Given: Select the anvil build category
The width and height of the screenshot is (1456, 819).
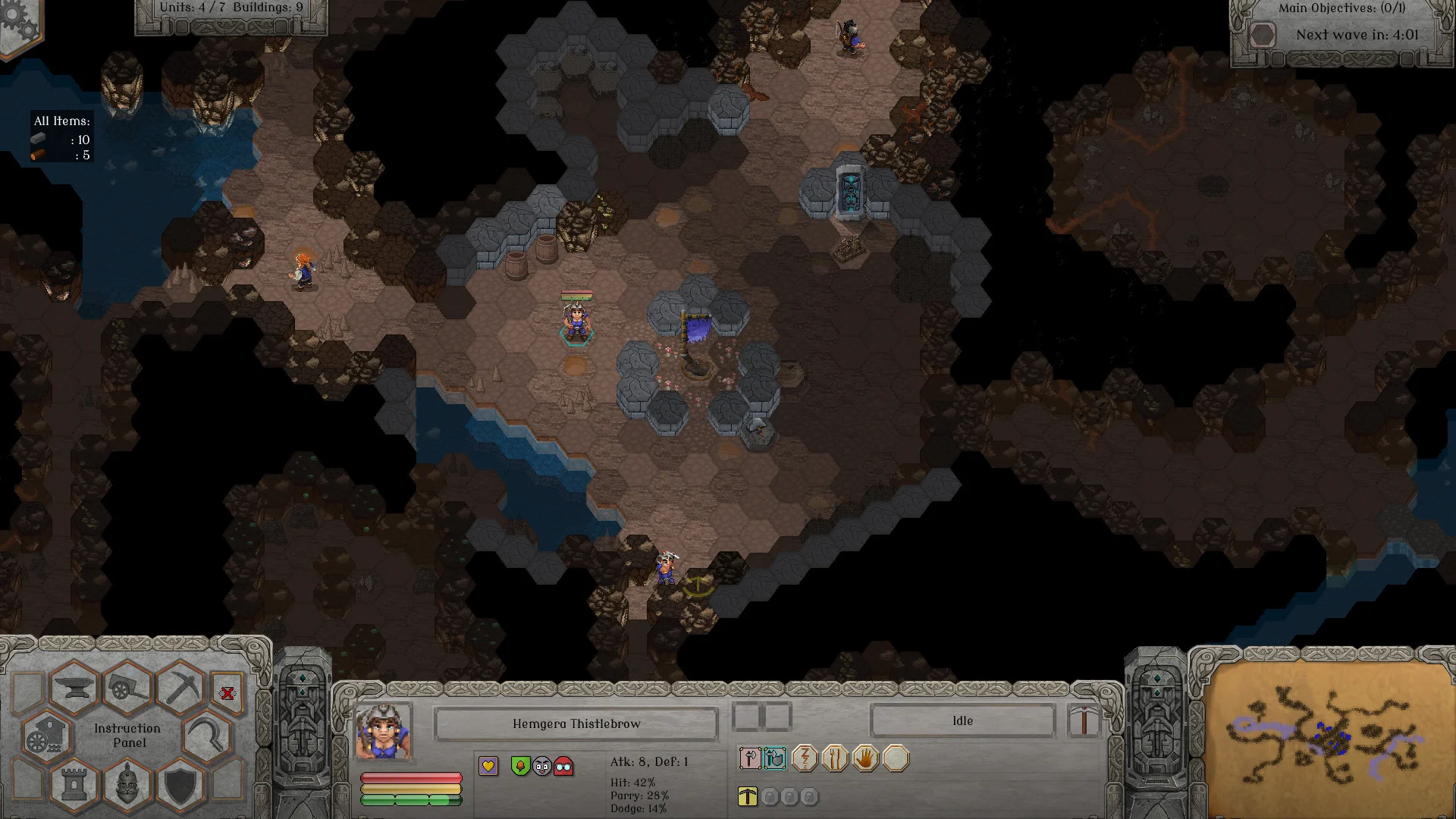Looking at the screenshot, I should click(x=74, y=689).
